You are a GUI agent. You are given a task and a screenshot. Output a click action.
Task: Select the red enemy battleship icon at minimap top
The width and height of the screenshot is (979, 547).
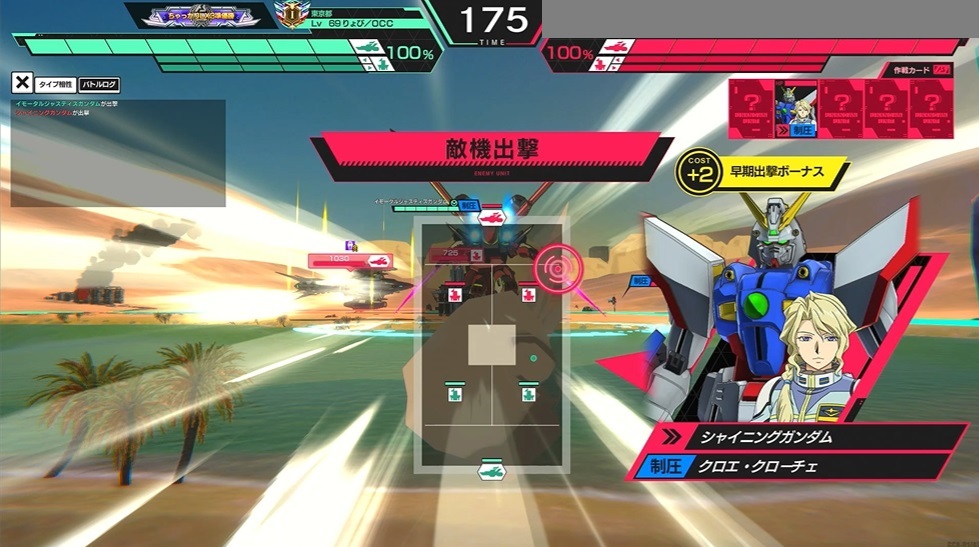click(x=490, y=215)
